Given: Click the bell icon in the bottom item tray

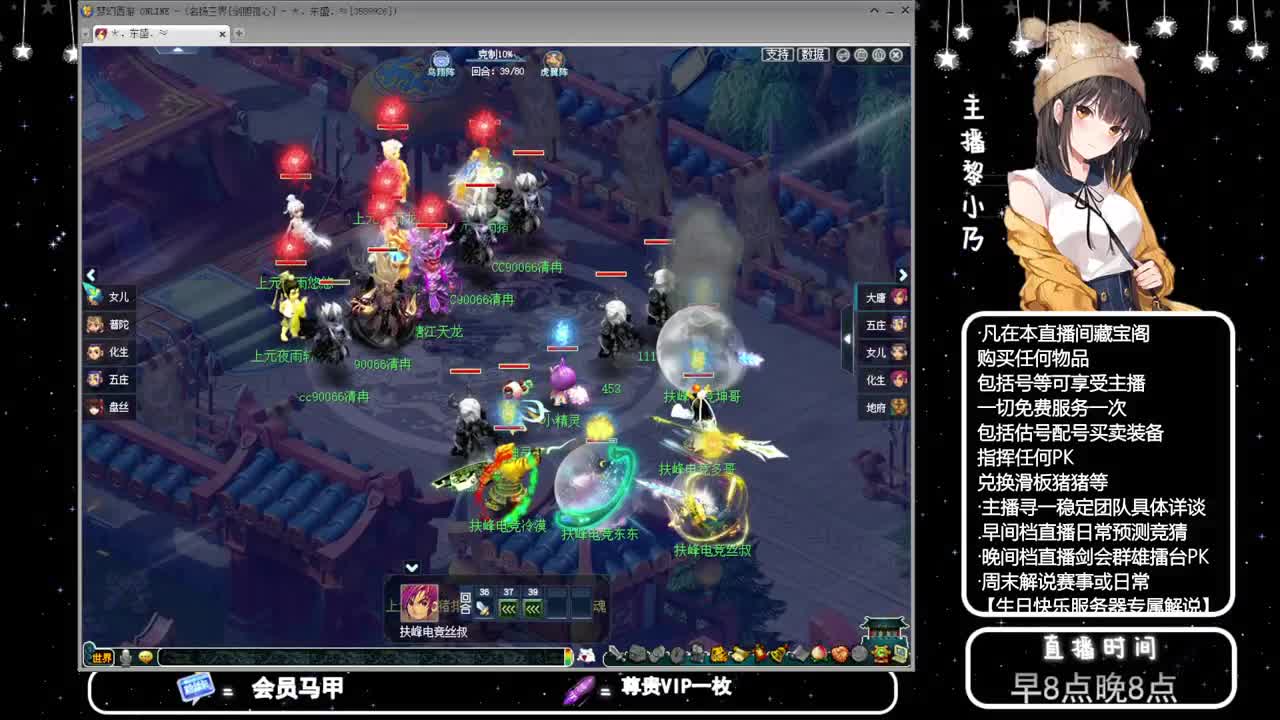Looking at the screenshot, I should [x=778, y=653].
